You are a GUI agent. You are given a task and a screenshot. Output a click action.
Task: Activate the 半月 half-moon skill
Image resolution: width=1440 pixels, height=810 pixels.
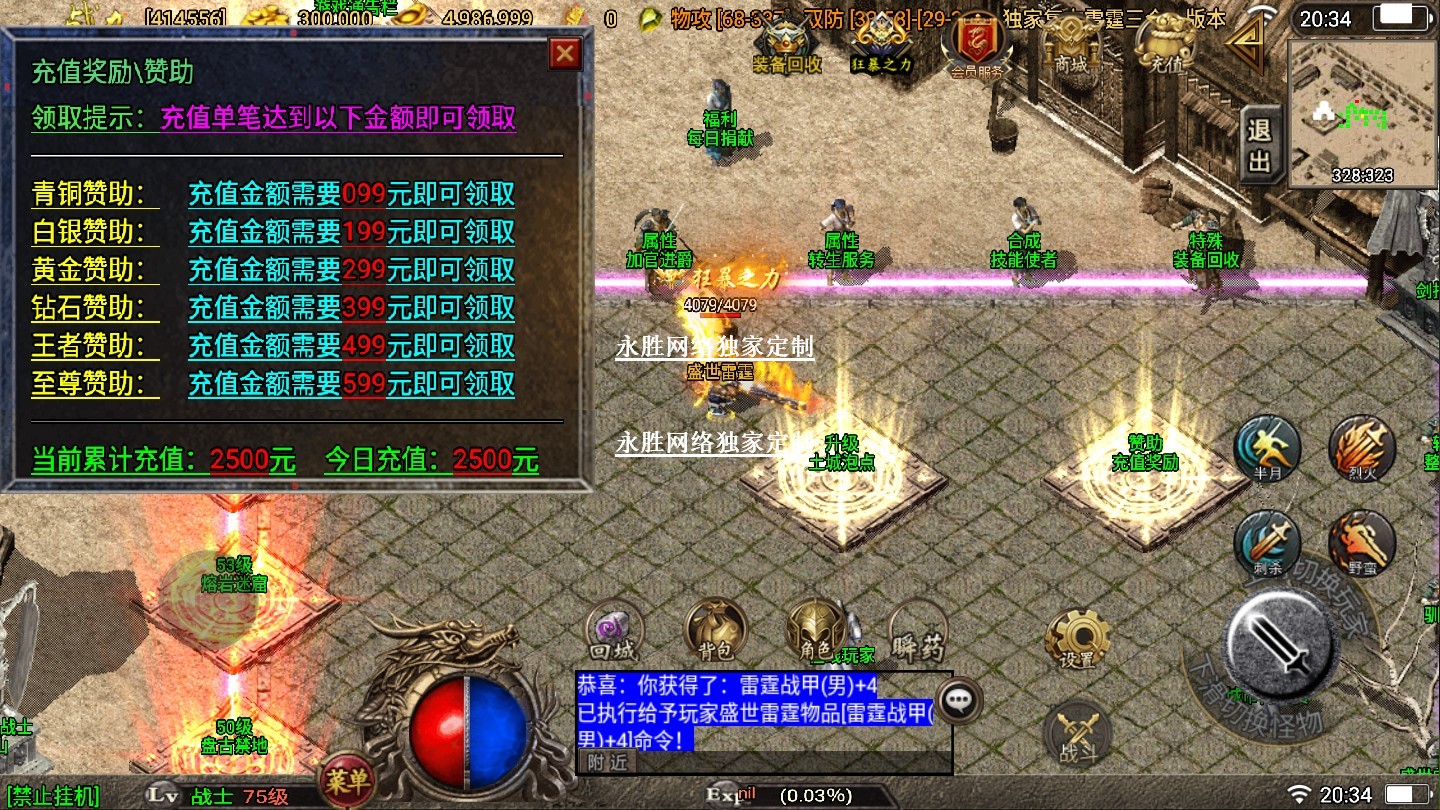coord(1267,449)
